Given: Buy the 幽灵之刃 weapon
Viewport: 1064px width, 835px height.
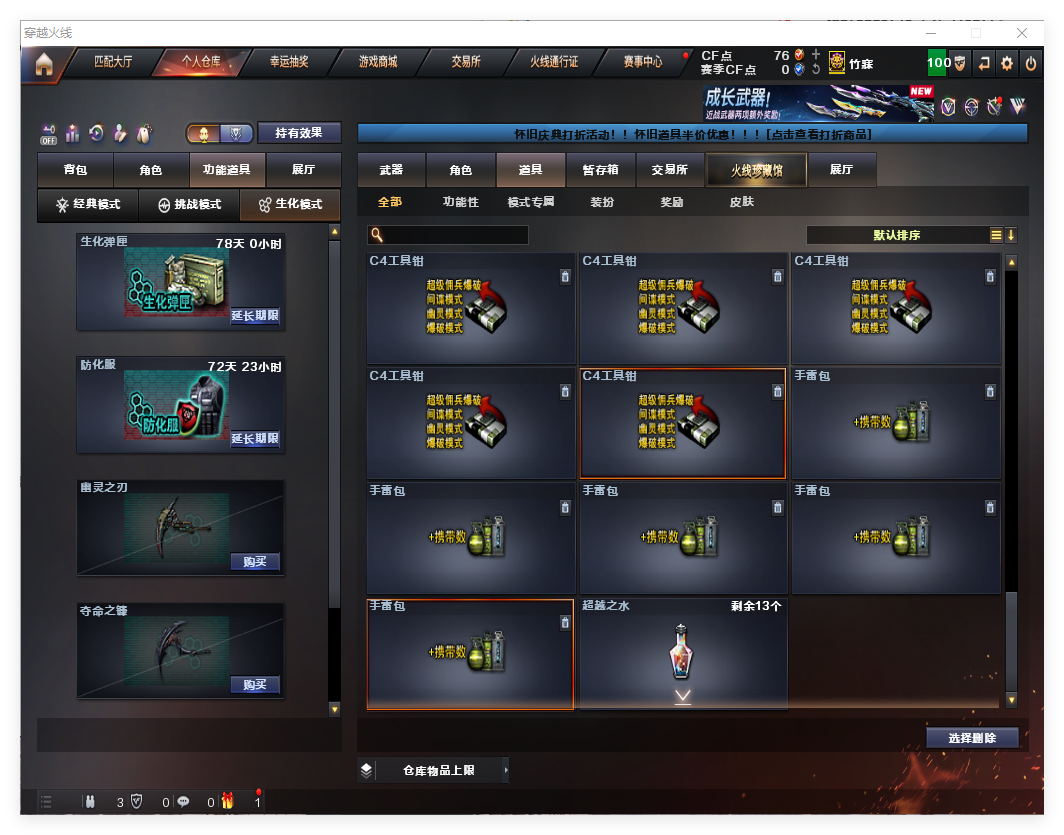Looking at the screenshot, I should click(255, 562).
